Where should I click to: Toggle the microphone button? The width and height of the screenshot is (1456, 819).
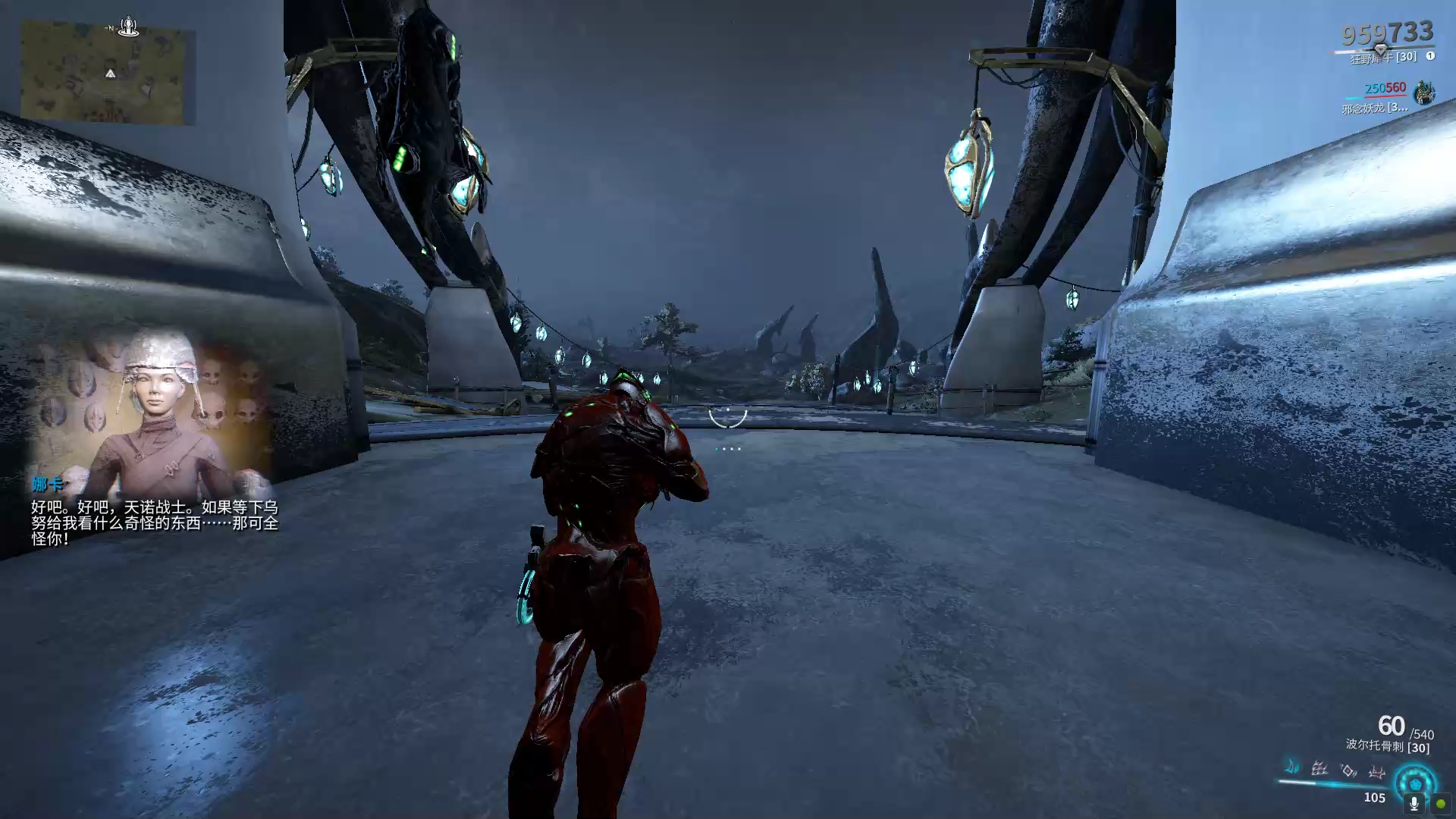[1414, 803]
